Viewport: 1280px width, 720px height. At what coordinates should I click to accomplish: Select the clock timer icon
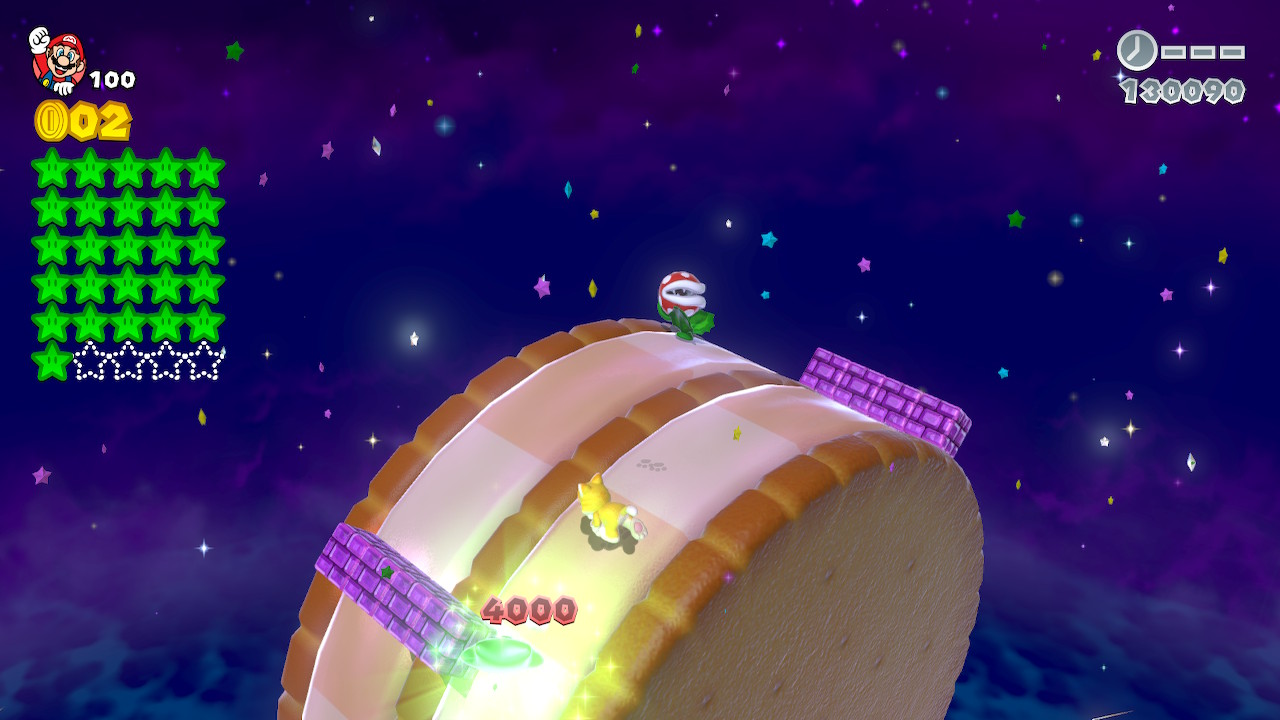pos(1136,50)
